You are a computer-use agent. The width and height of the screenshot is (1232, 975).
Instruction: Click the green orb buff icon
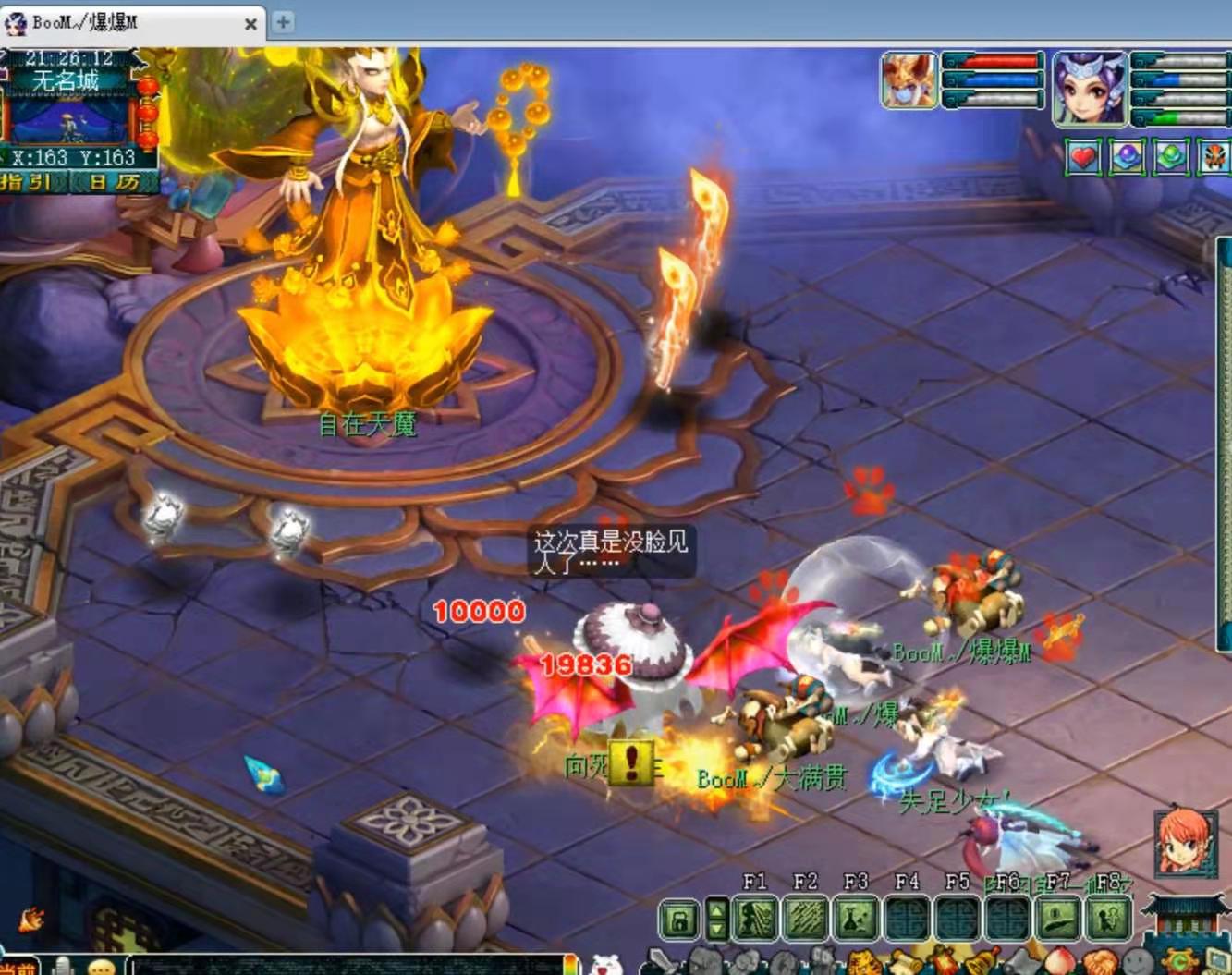pyautogui.click(x=1171, y=158)
